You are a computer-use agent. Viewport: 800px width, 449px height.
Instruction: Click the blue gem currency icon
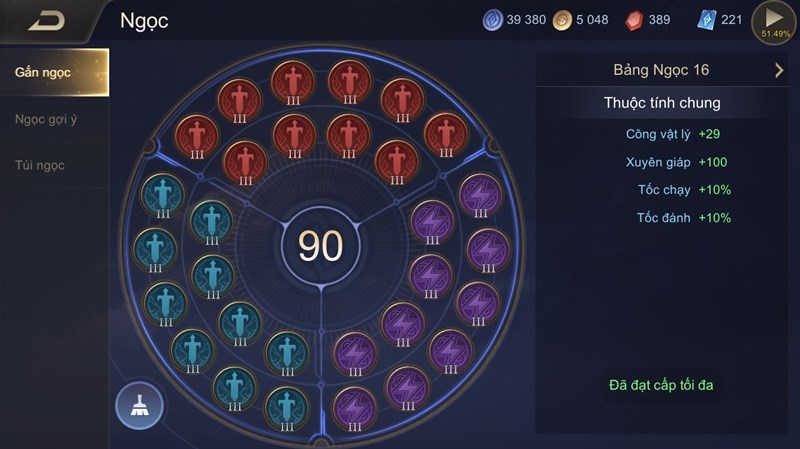493,20
